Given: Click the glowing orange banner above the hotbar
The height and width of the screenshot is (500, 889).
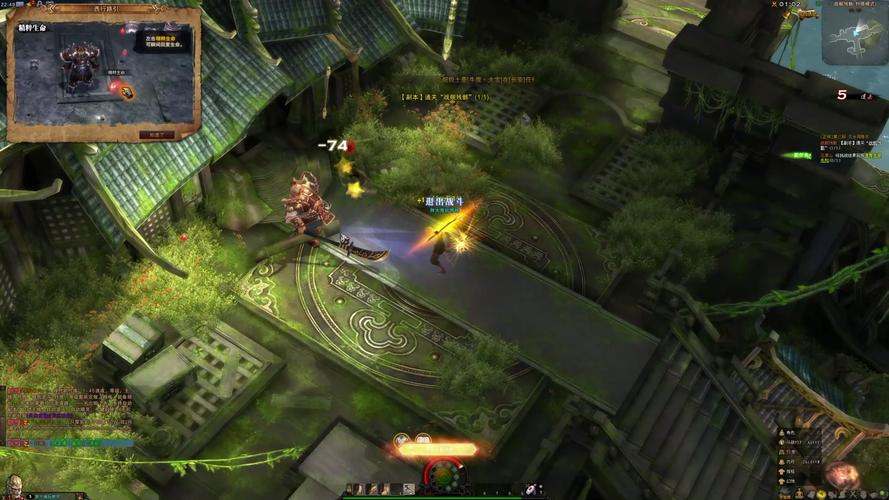Looking at the screenshot, I should (x=436, y=450).
